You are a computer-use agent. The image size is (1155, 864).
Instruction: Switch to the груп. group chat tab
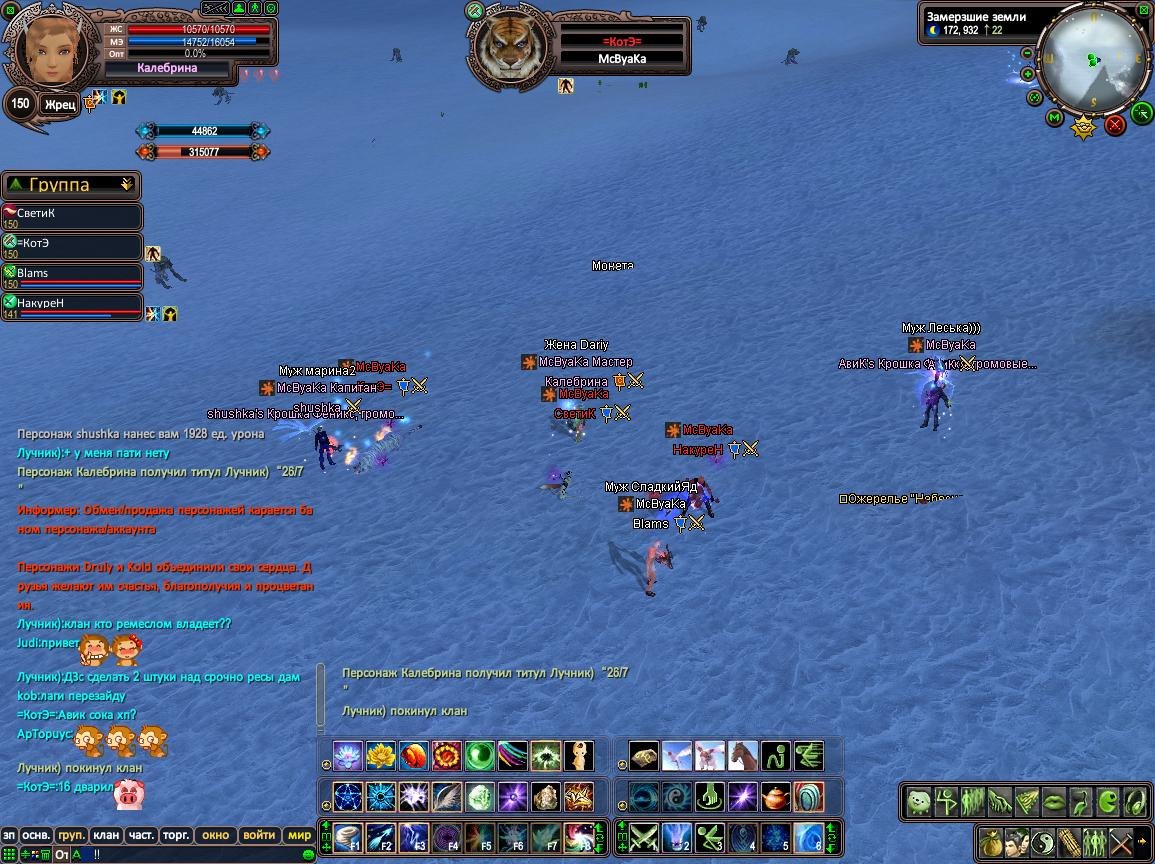(x=72, y=835)
